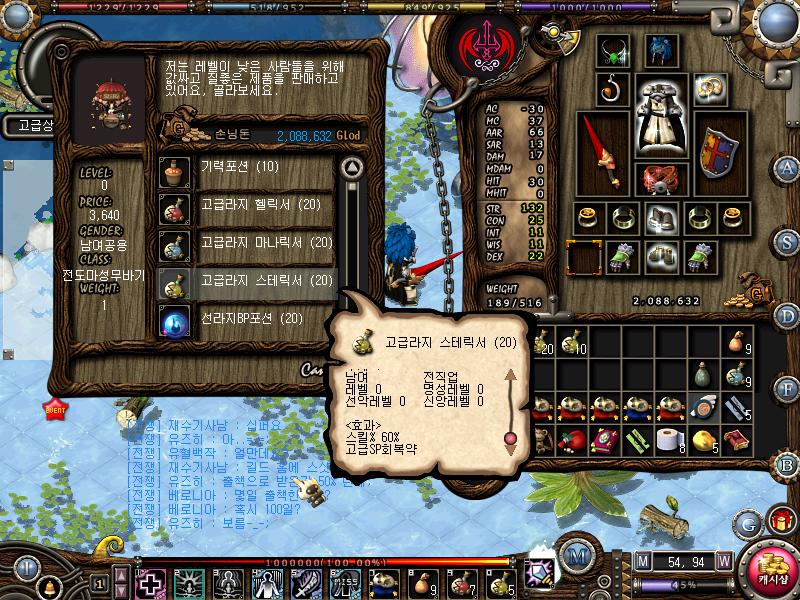The width and height of the screenshot is (800, 600).
Task: Select the magenta spellbook inventory item
Action: pos(606,440)
